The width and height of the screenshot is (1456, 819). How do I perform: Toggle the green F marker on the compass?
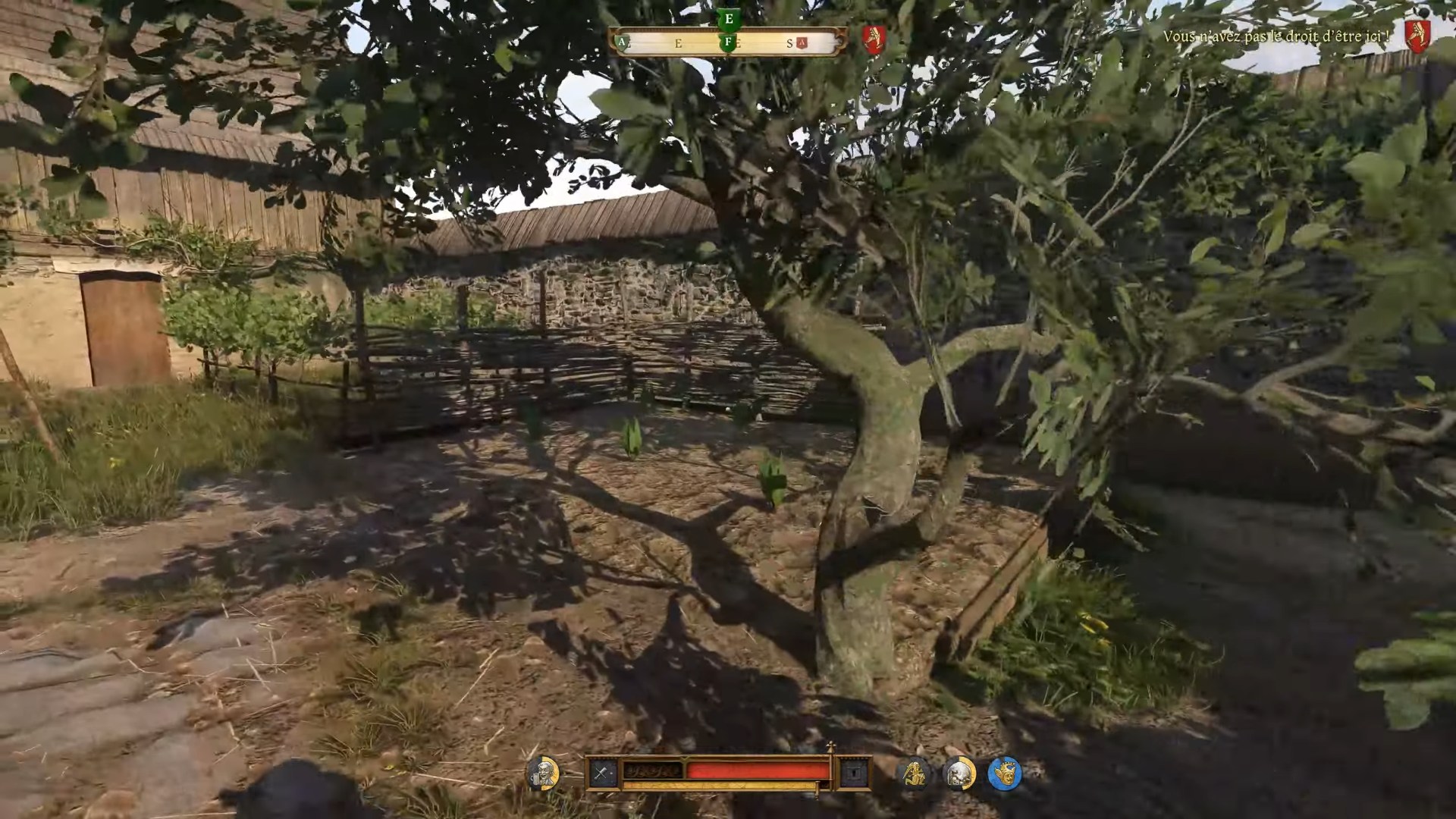click(x=727, y=43)
